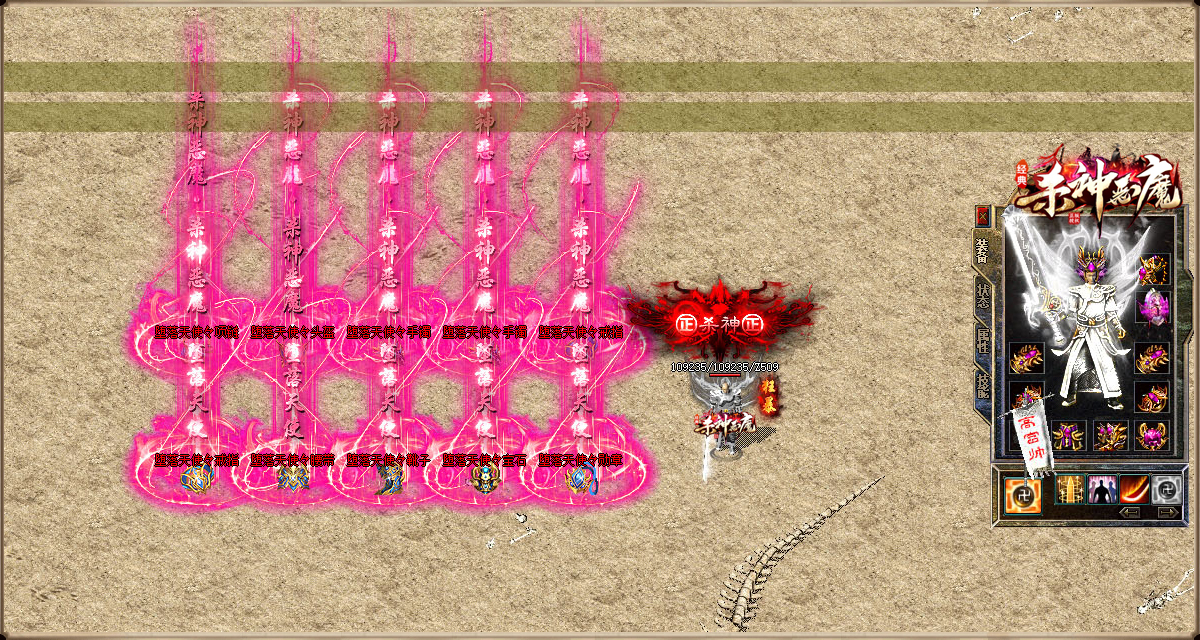Activate the large orange swastika skill icon
This screenshot has width=1200, height=640.
point(1022,492)
